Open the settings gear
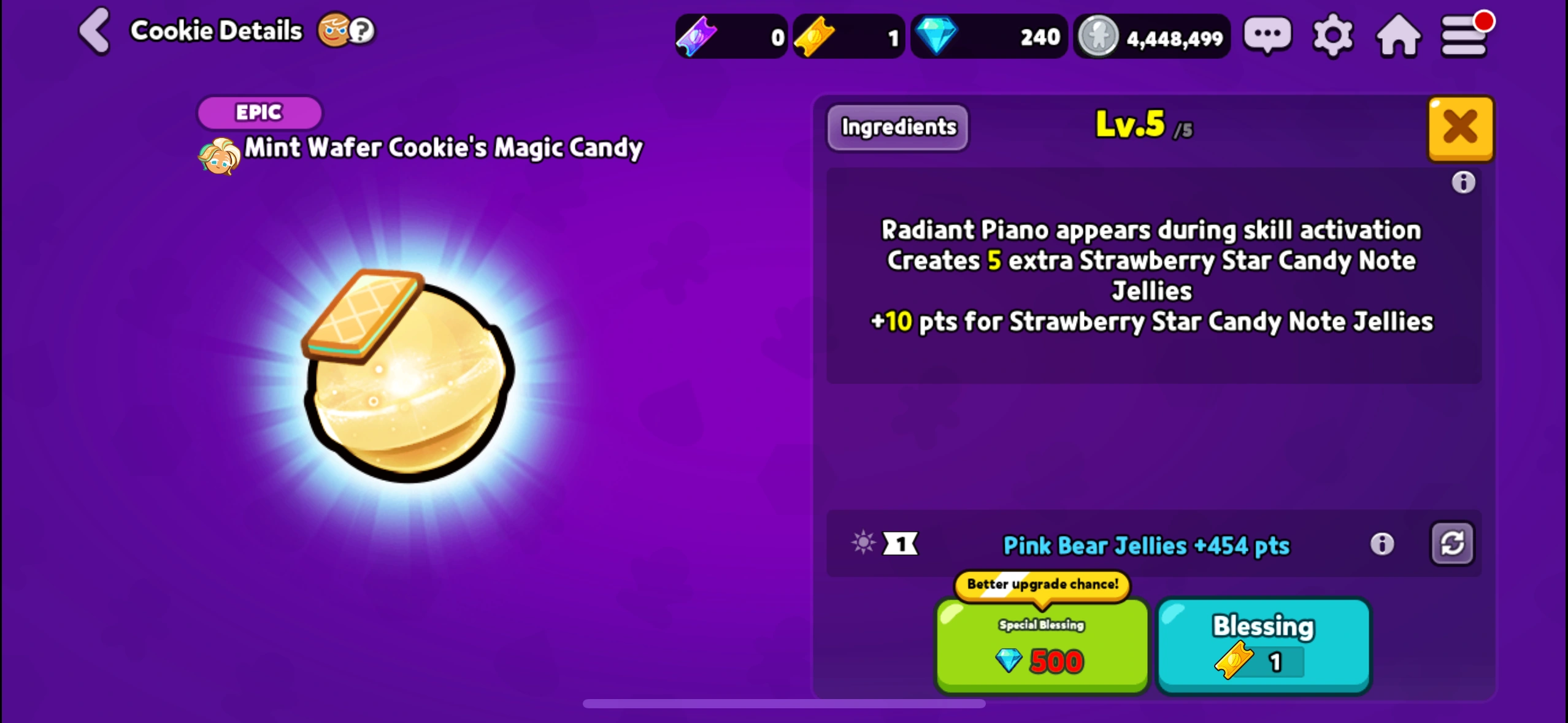1568x723 pixels. pos(1332,35)
